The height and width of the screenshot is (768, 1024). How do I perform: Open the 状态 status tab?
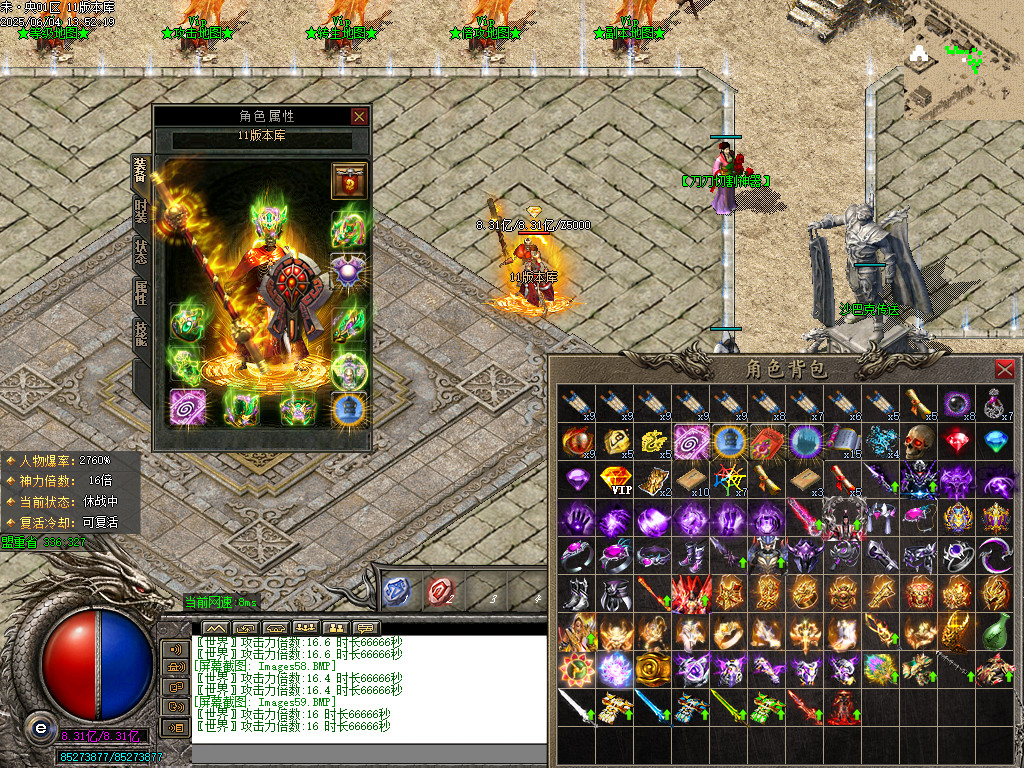click(141, 251)
